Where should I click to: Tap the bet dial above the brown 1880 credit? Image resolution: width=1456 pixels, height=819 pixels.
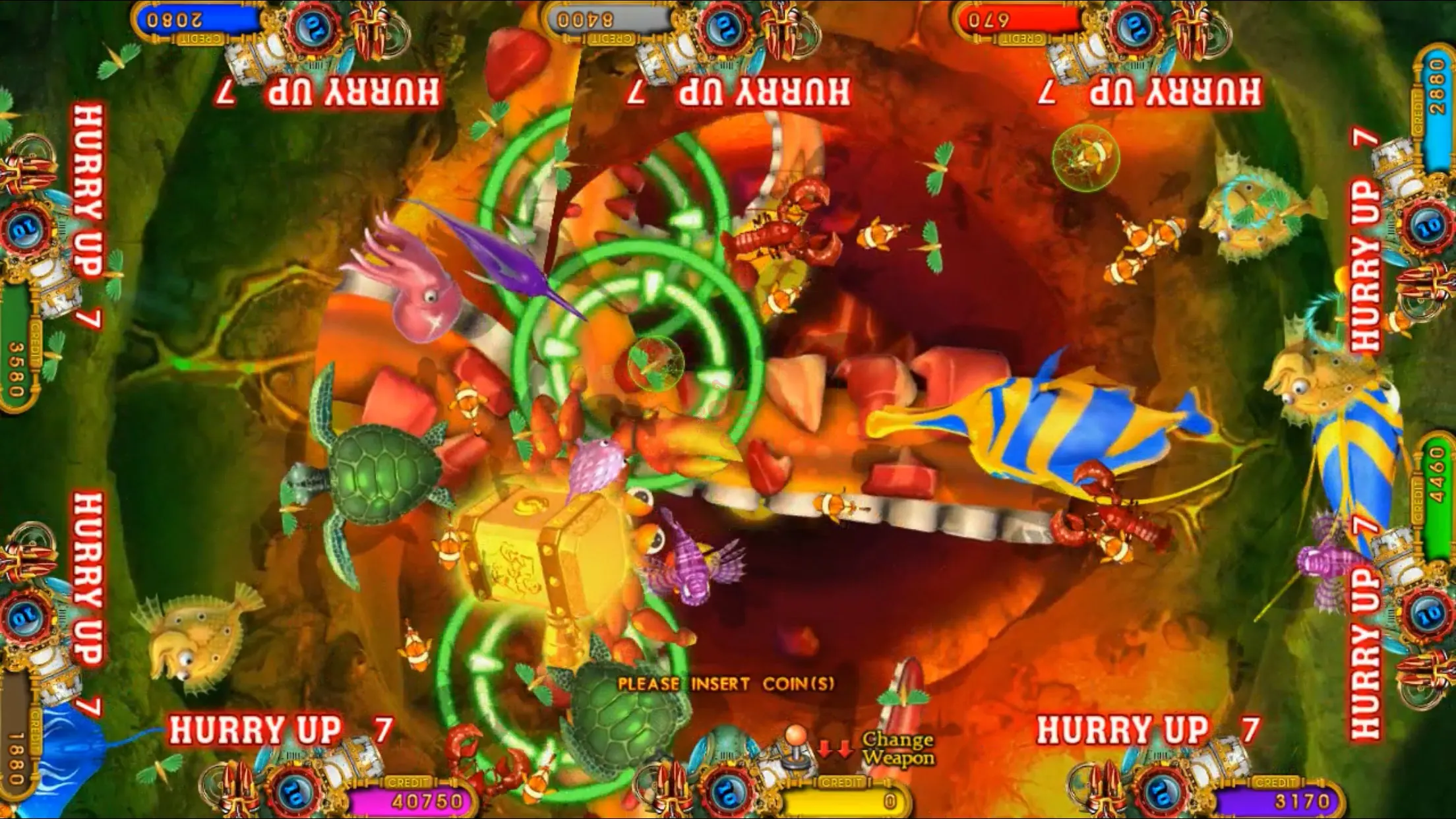pos(26,617)
